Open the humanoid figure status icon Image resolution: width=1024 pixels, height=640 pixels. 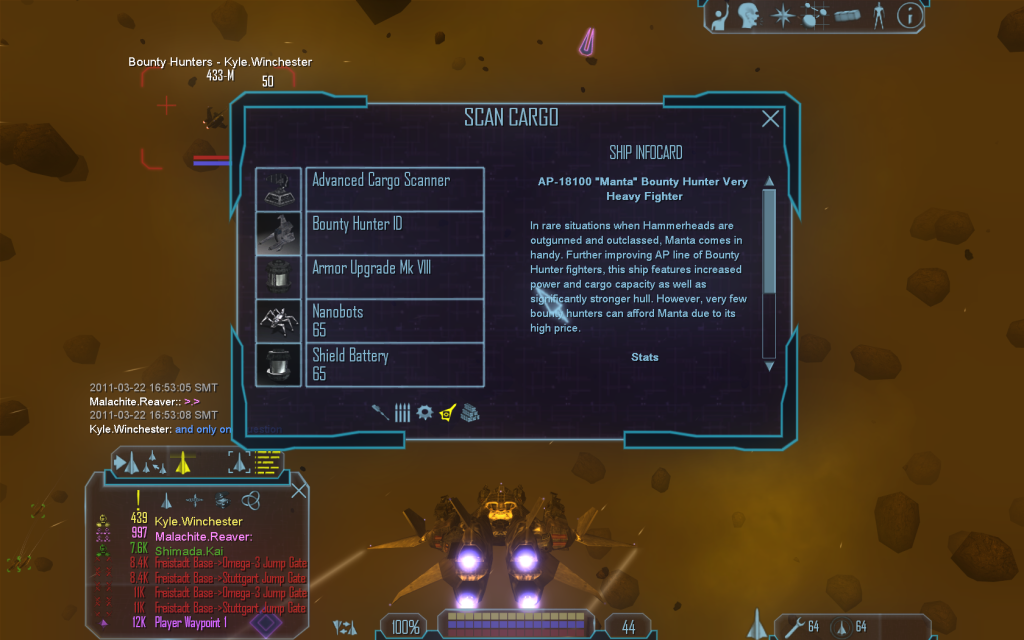(878, 15)
